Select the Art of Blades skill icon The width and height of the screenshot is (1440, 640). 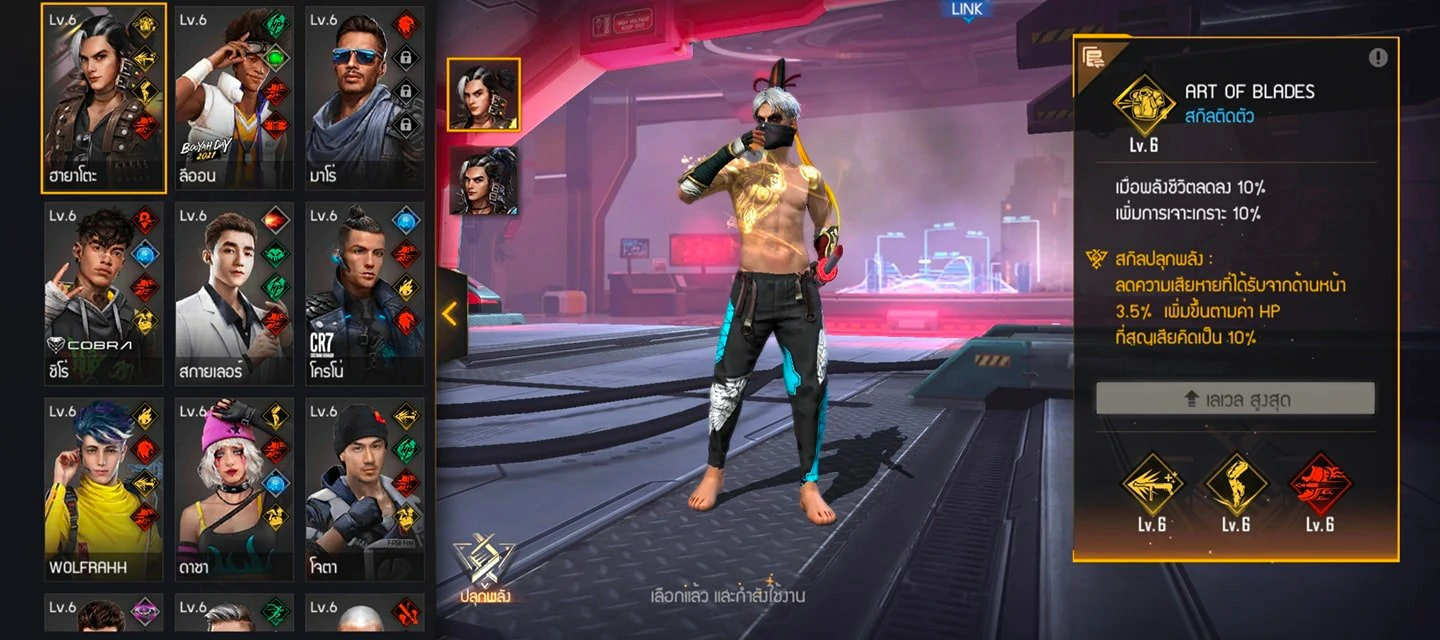1144,105
